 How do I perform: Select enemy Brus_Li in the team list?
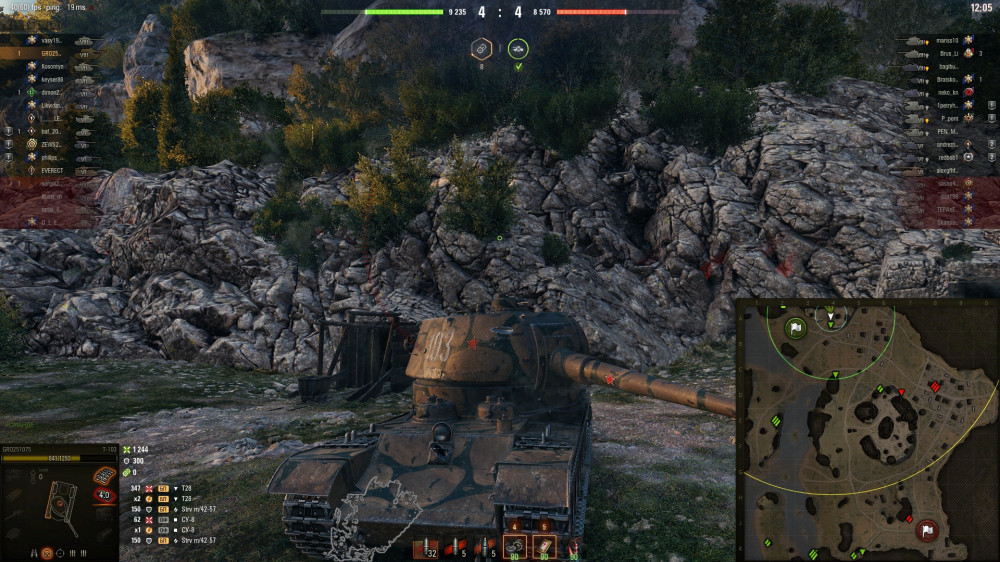(x=948, y=53)
